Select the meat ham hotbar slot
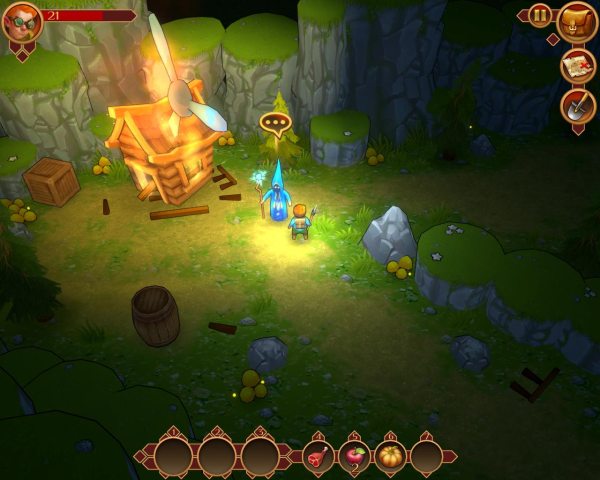 [319, 457]
